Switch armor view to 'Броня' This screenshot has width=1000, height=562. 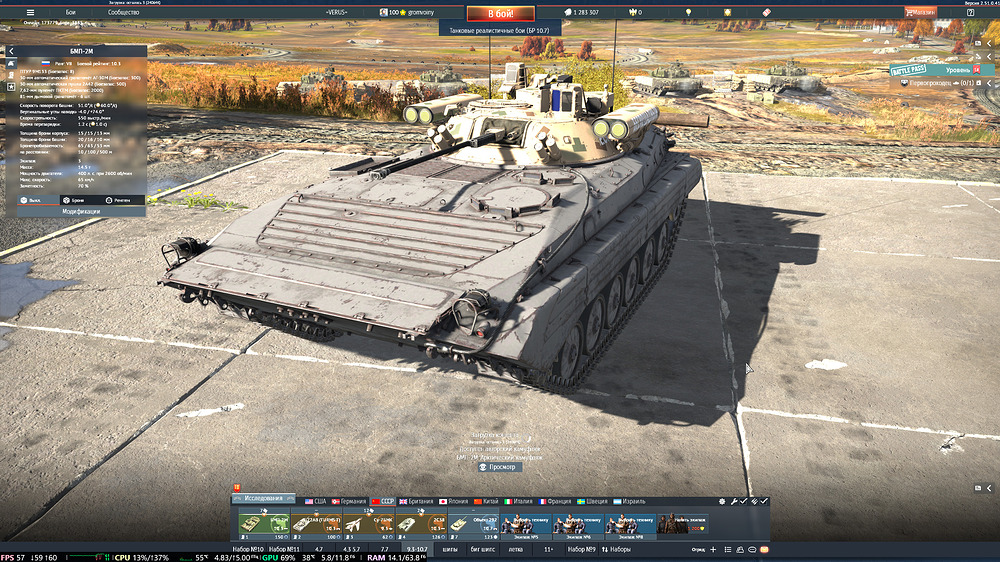[73, 200]
